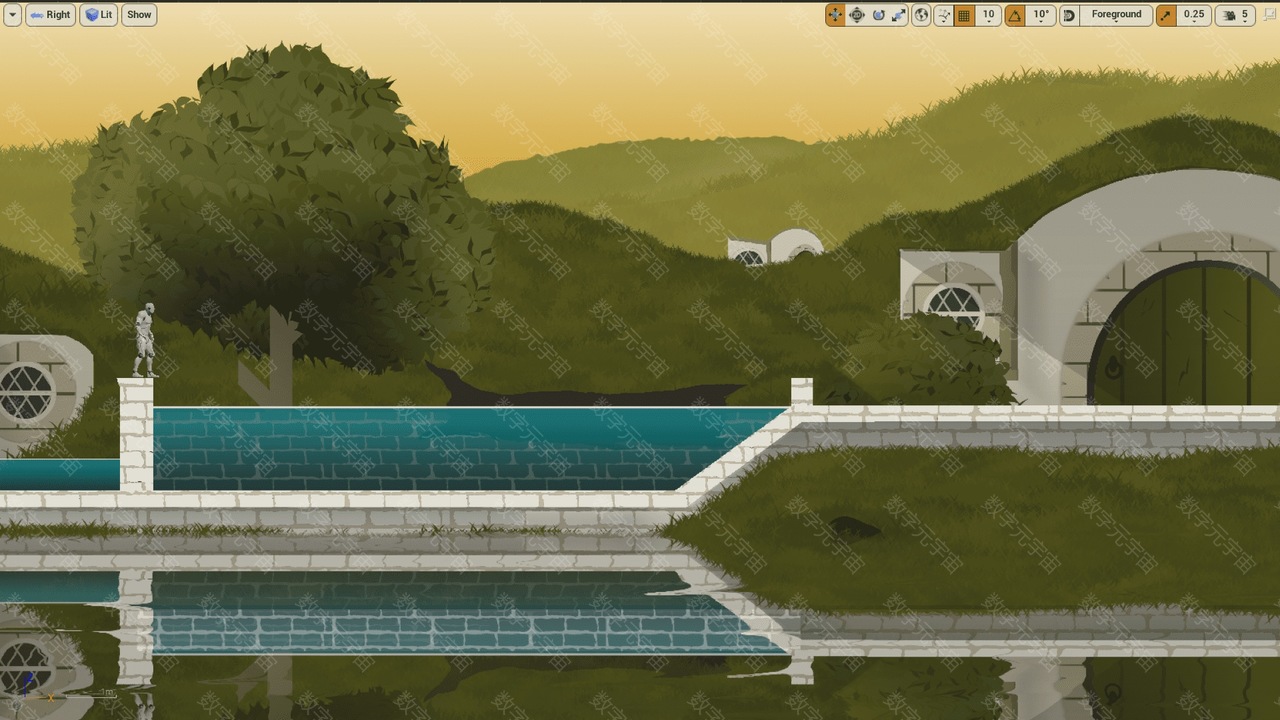
Task: Maximize or restore the viewport
Action: point(1270,15)
